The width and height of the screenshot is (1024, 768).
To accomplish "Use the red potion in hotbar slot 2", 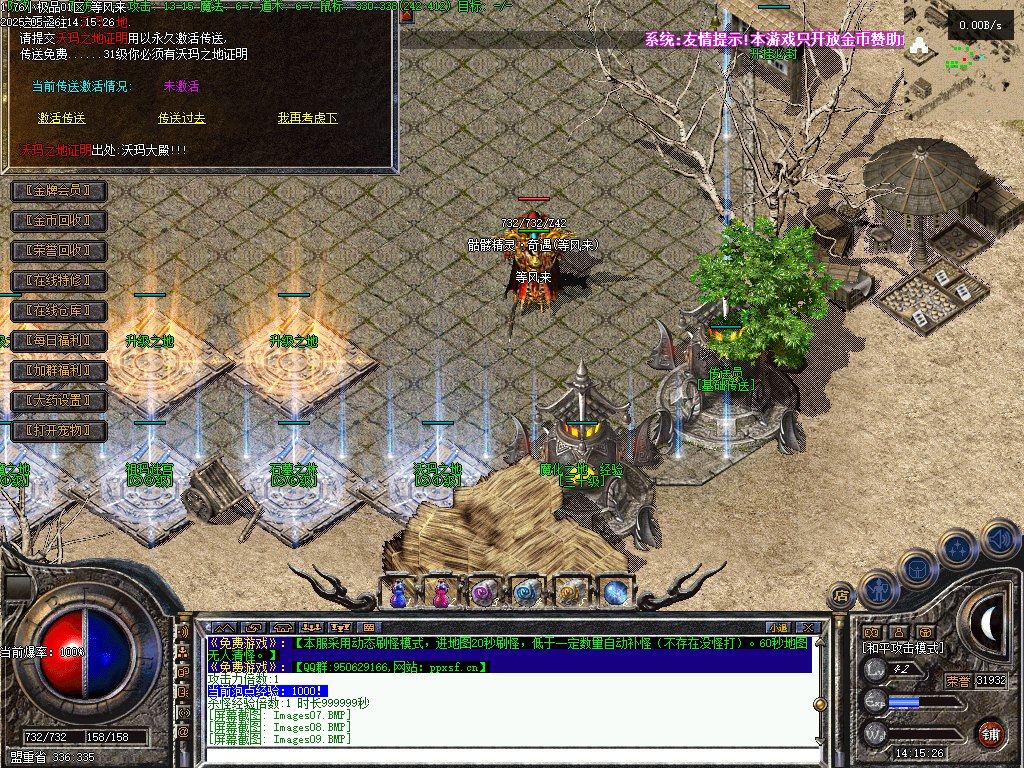I will (x=441, y=593).
